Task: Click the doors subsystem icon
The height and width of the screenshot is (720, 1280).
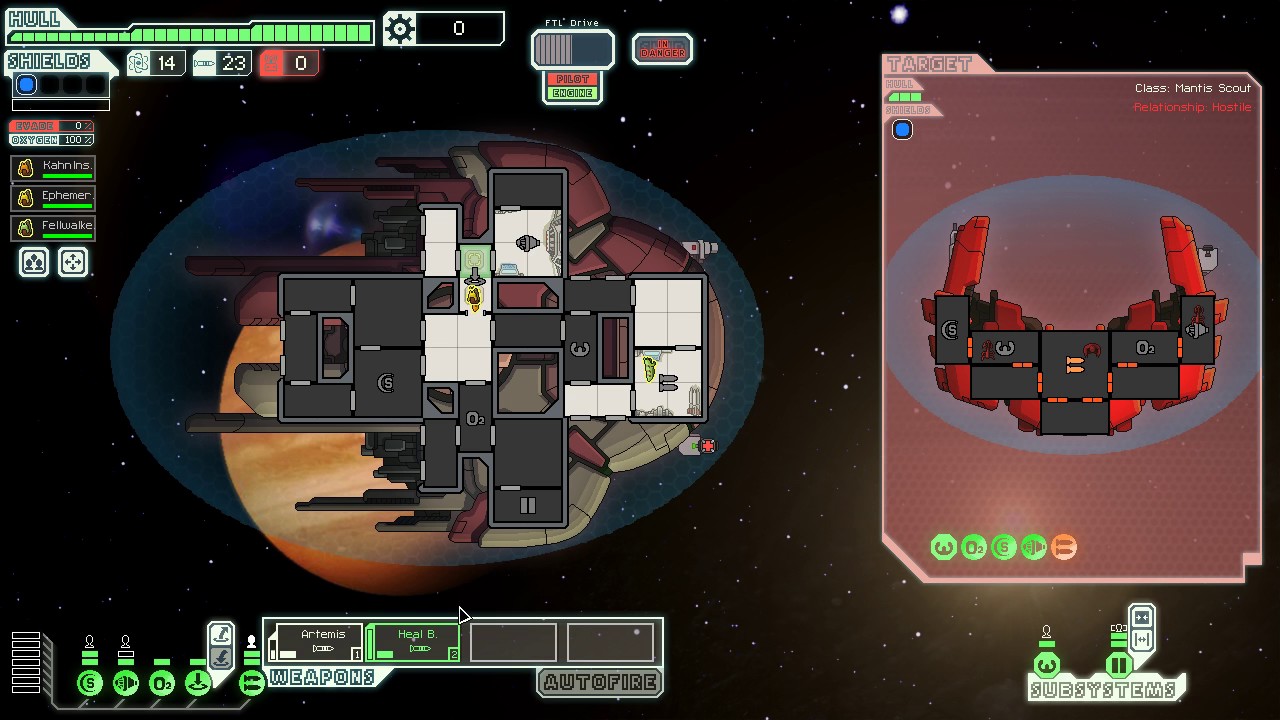Action: (1118, 665)
